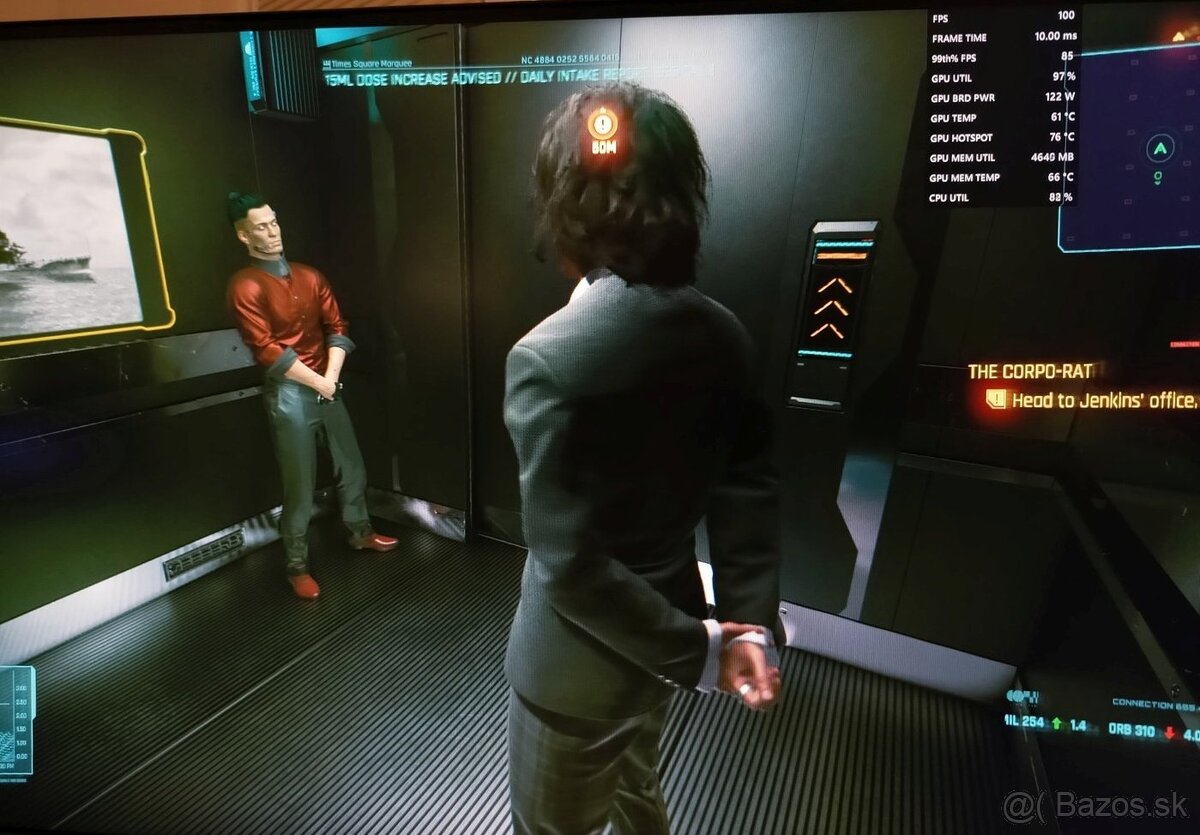Click the player arrow on the minimap
This screenshot has height=835, width=1200.
point(1159,149)
